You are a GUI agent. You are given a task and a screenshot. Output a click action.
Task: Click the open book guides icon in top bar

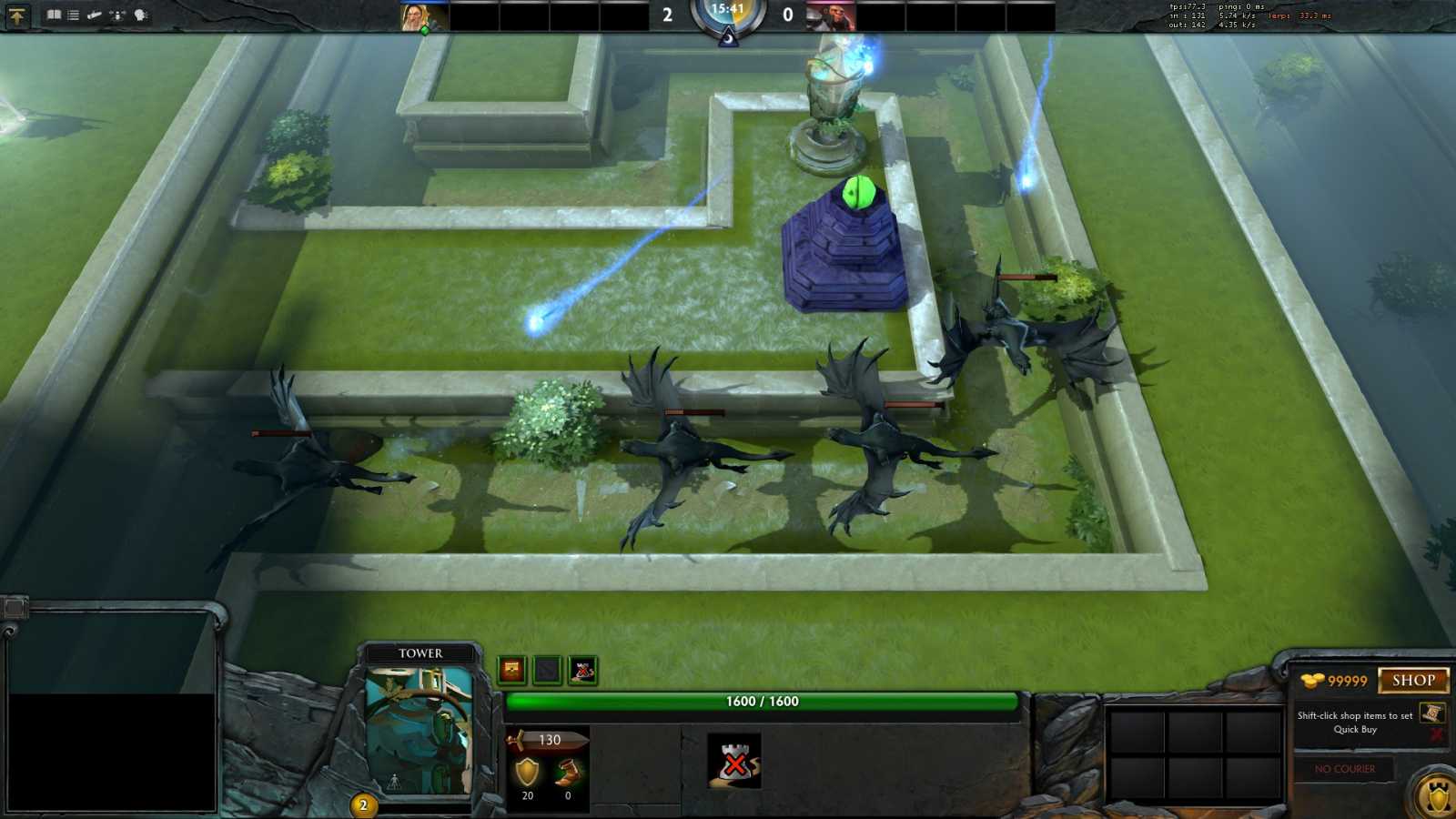pyautogui.click(x=55, y=15)
